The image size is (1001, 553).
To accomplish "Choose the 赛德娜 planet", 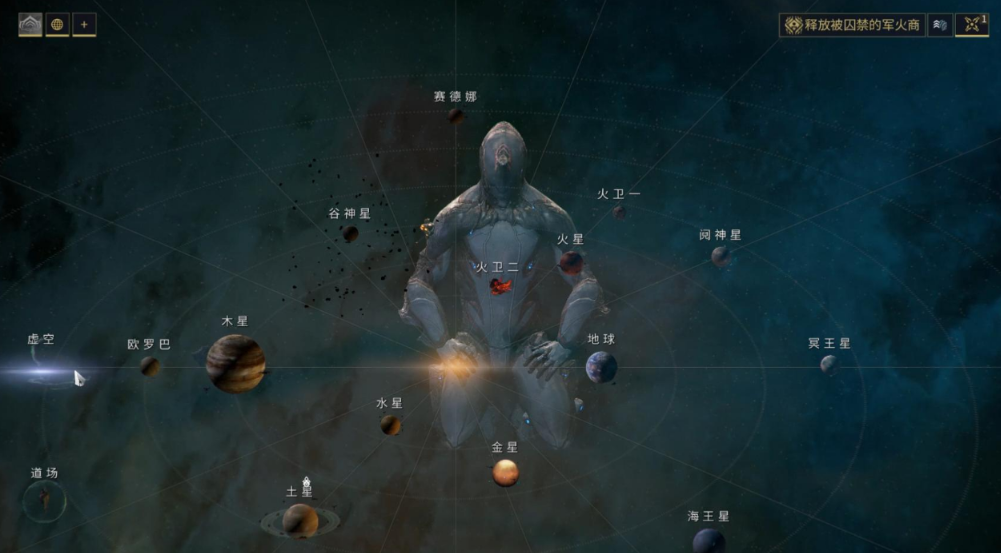I will (x=455, y=116).
